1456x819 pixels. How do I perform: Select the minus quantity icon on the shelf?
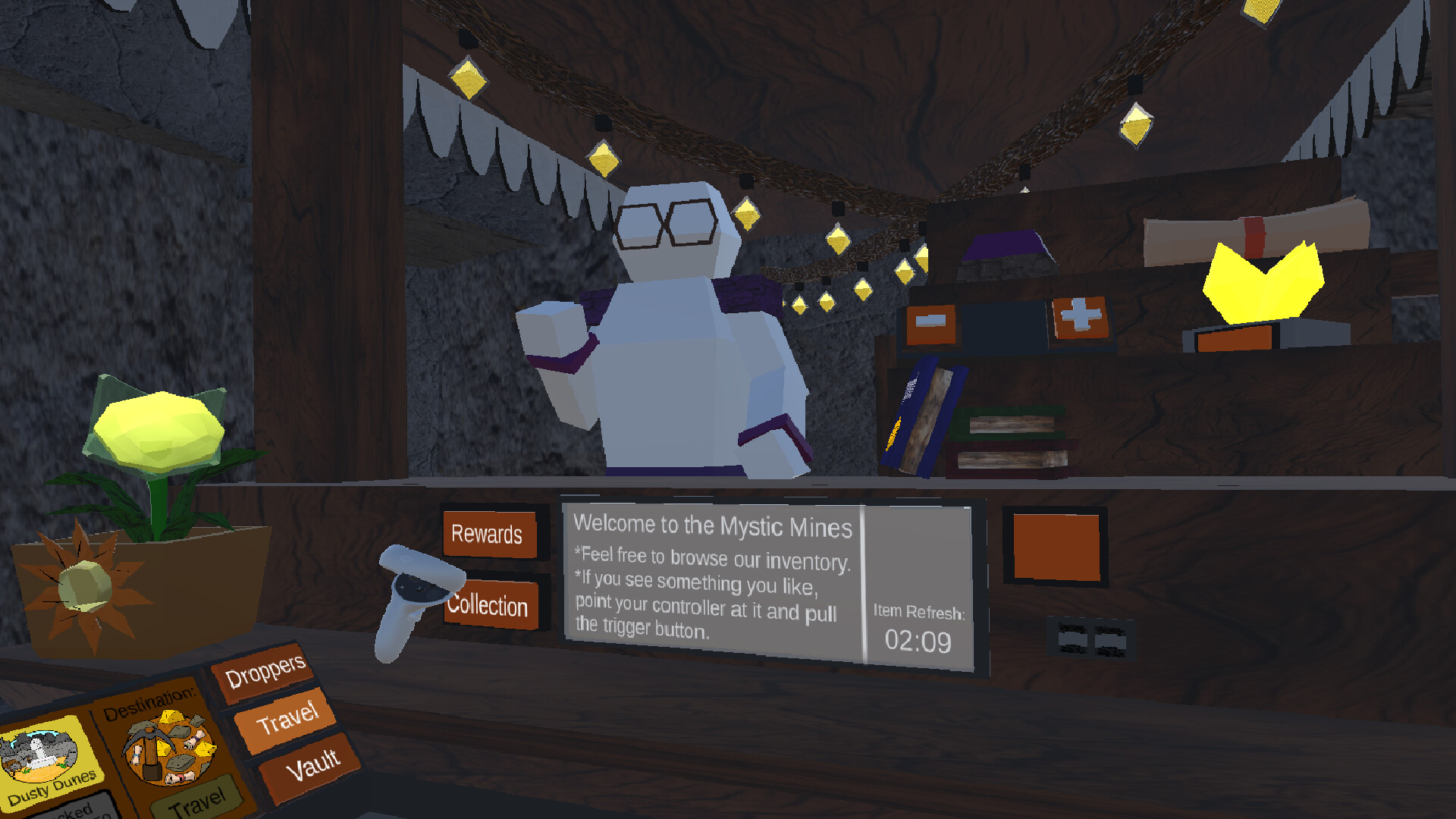(x=930, y=322)
